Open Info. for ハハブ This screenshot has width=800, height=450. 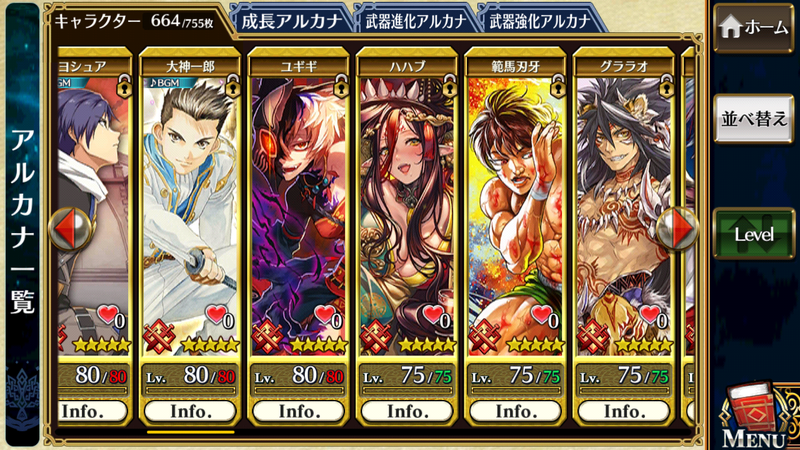[408, 411]
